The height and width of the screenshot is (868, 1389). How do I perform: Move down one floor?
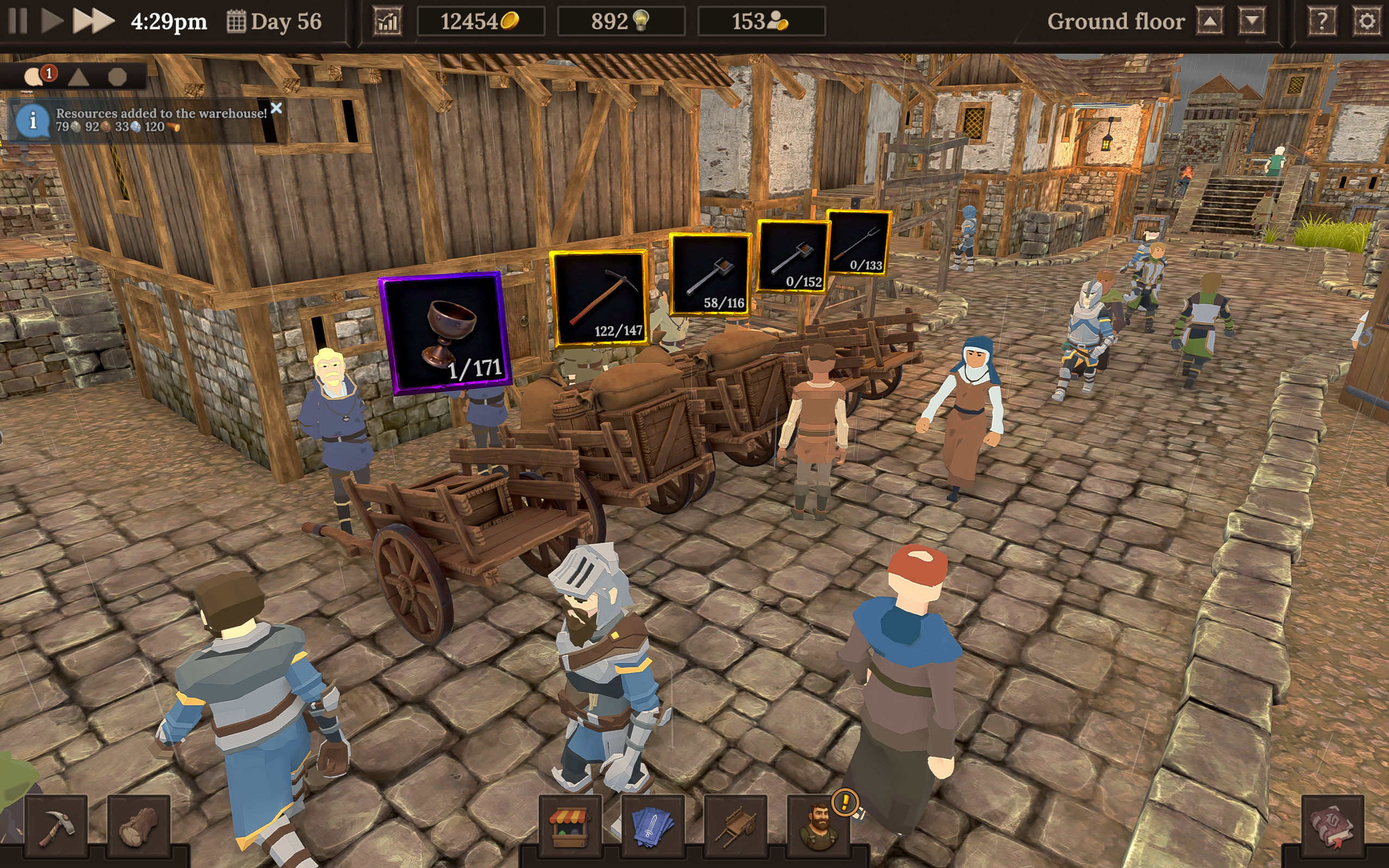(x=1251, y=22)
